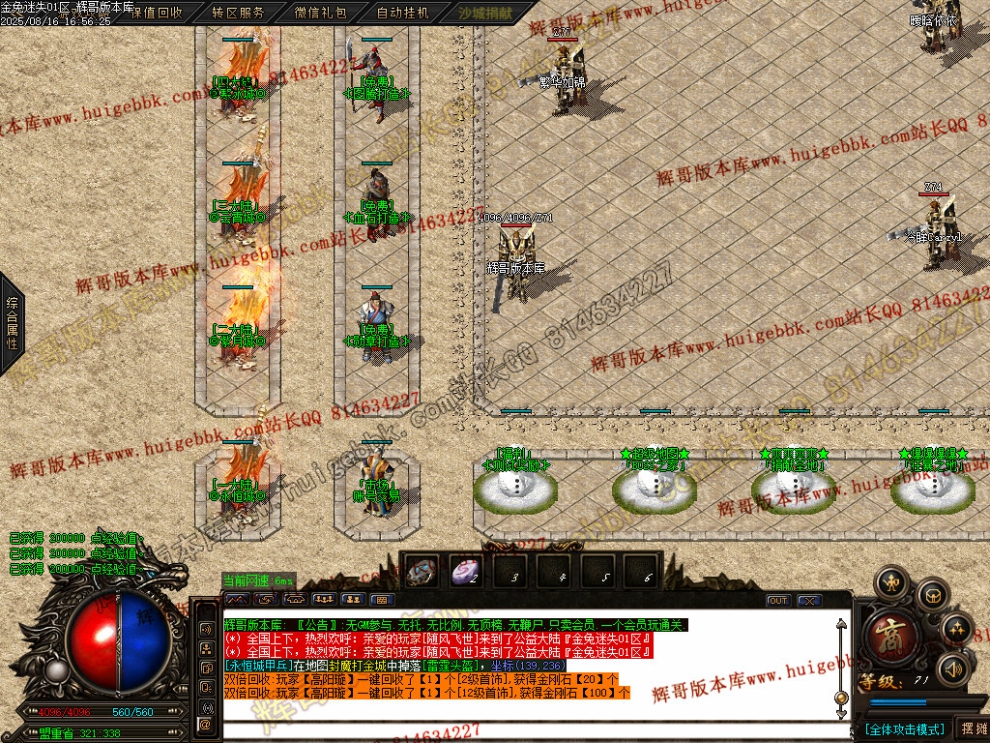
Task: Toggle 自动挂机 auto-battle
Action: click(403, 13)
